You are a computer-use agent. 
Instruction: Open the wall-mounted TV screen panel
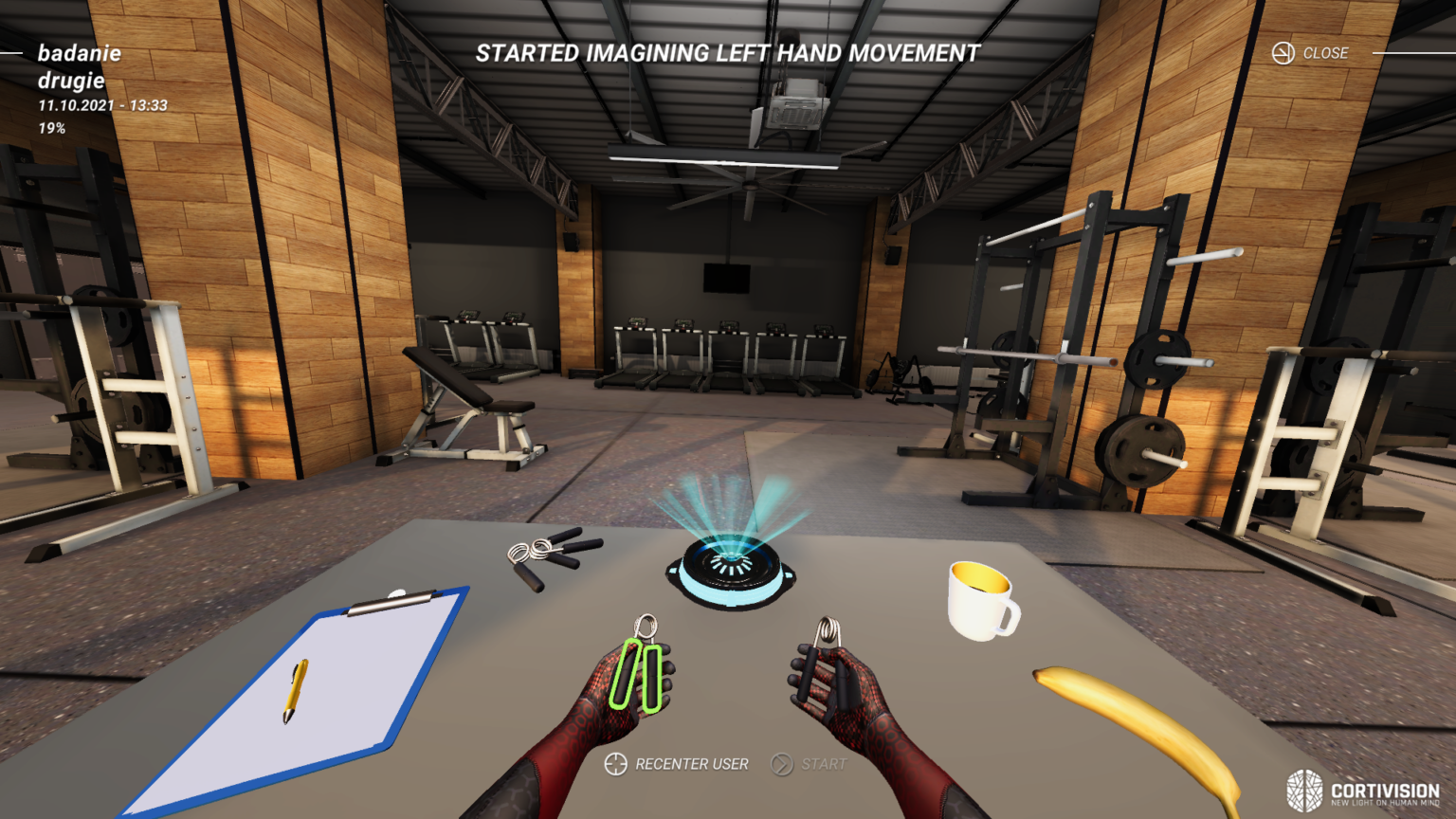tap(727, 277)
